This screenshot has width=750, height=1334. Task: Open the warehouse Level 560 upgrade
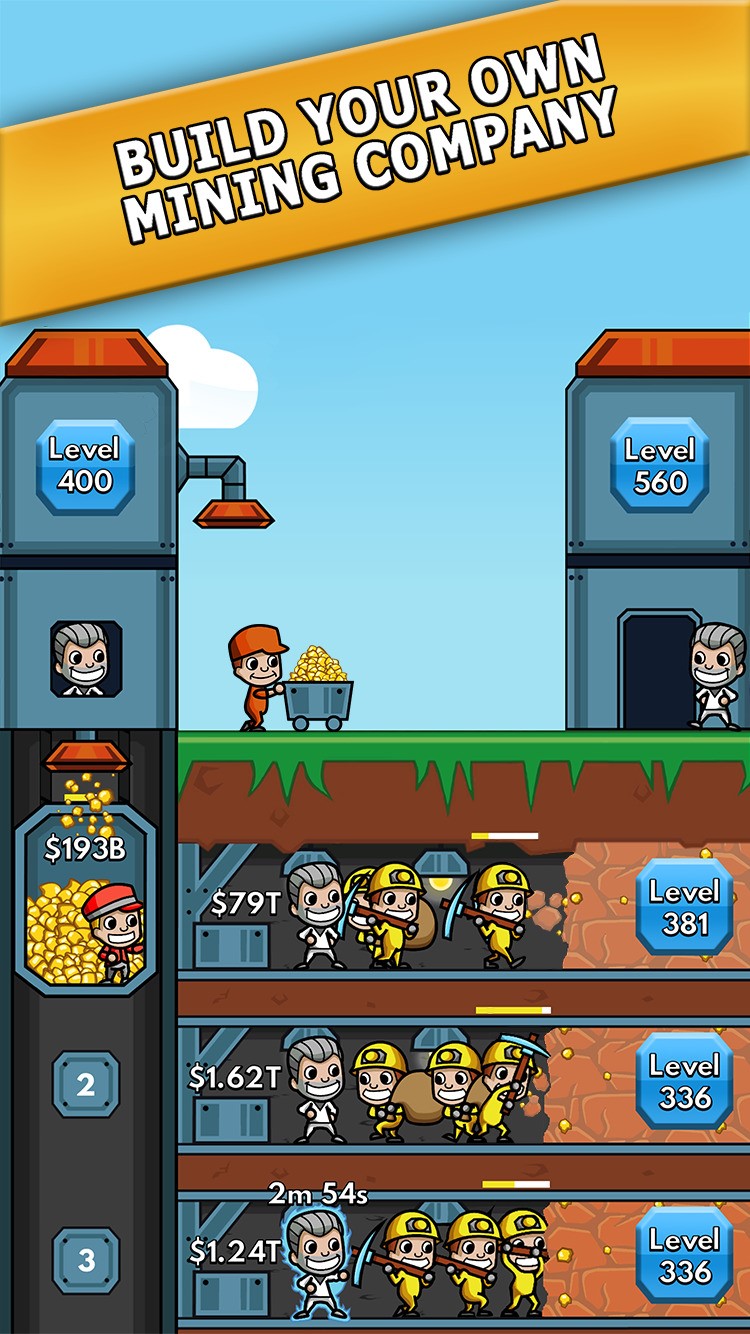point(659,467)
